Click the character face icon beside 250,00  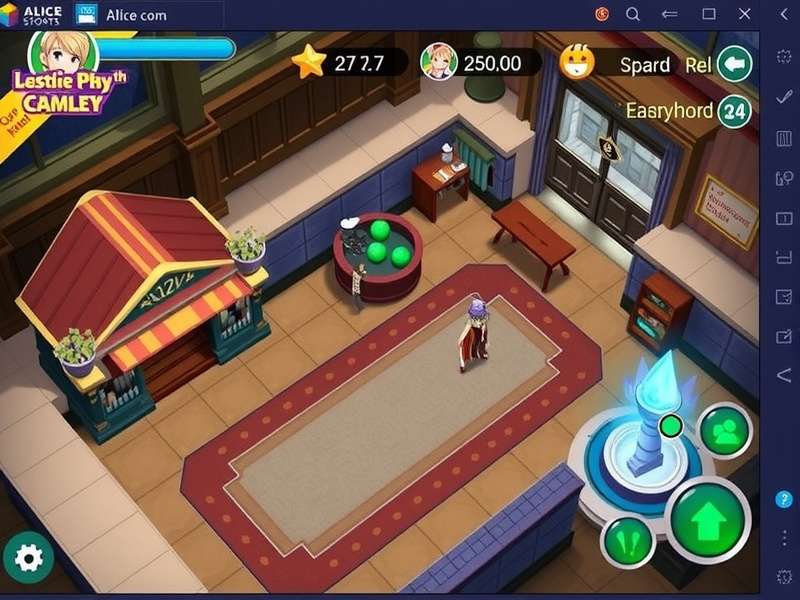pos(439,62)
